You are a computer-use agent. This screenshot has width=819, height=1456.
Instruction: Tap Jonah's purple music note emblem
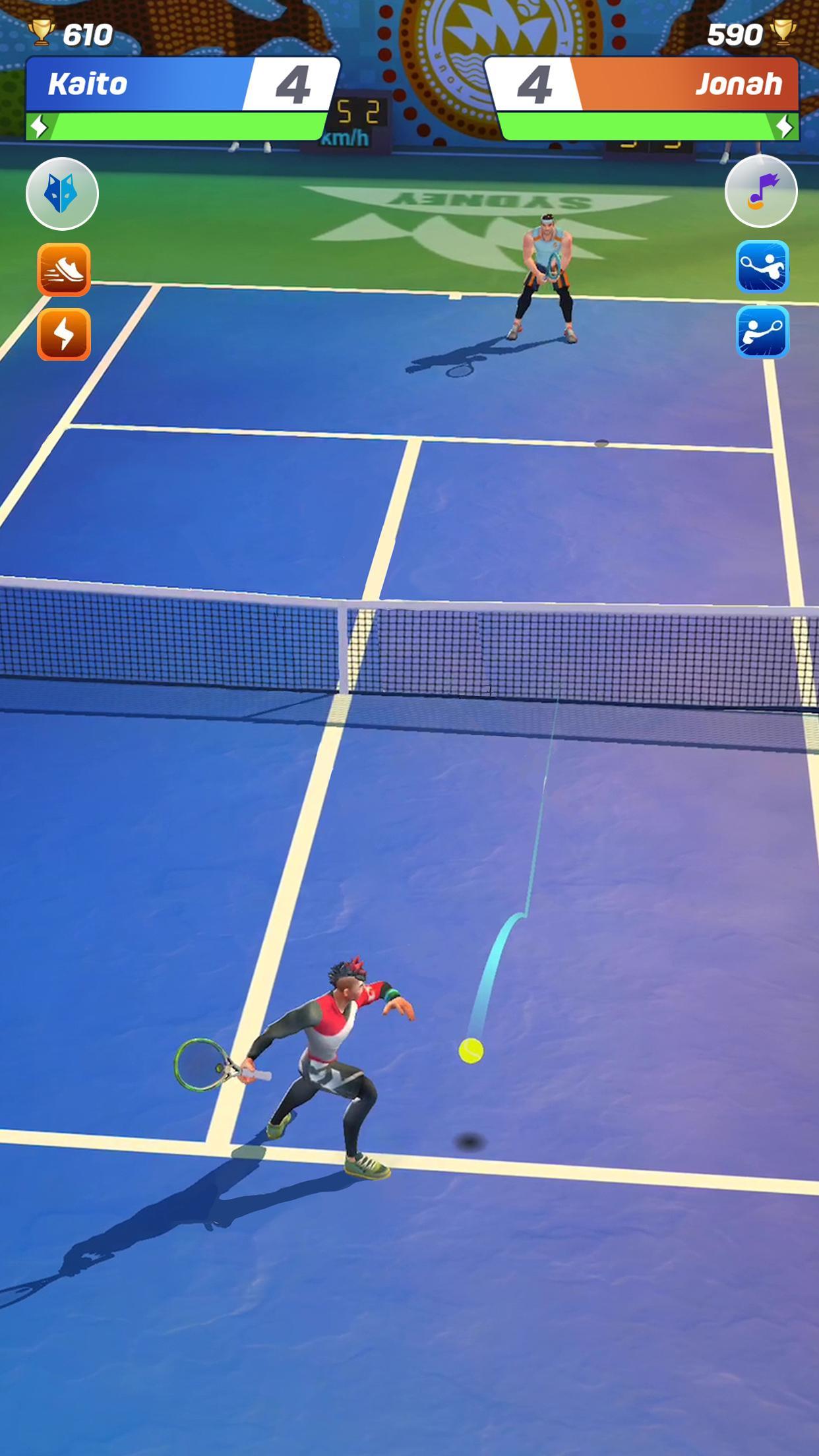761,191
